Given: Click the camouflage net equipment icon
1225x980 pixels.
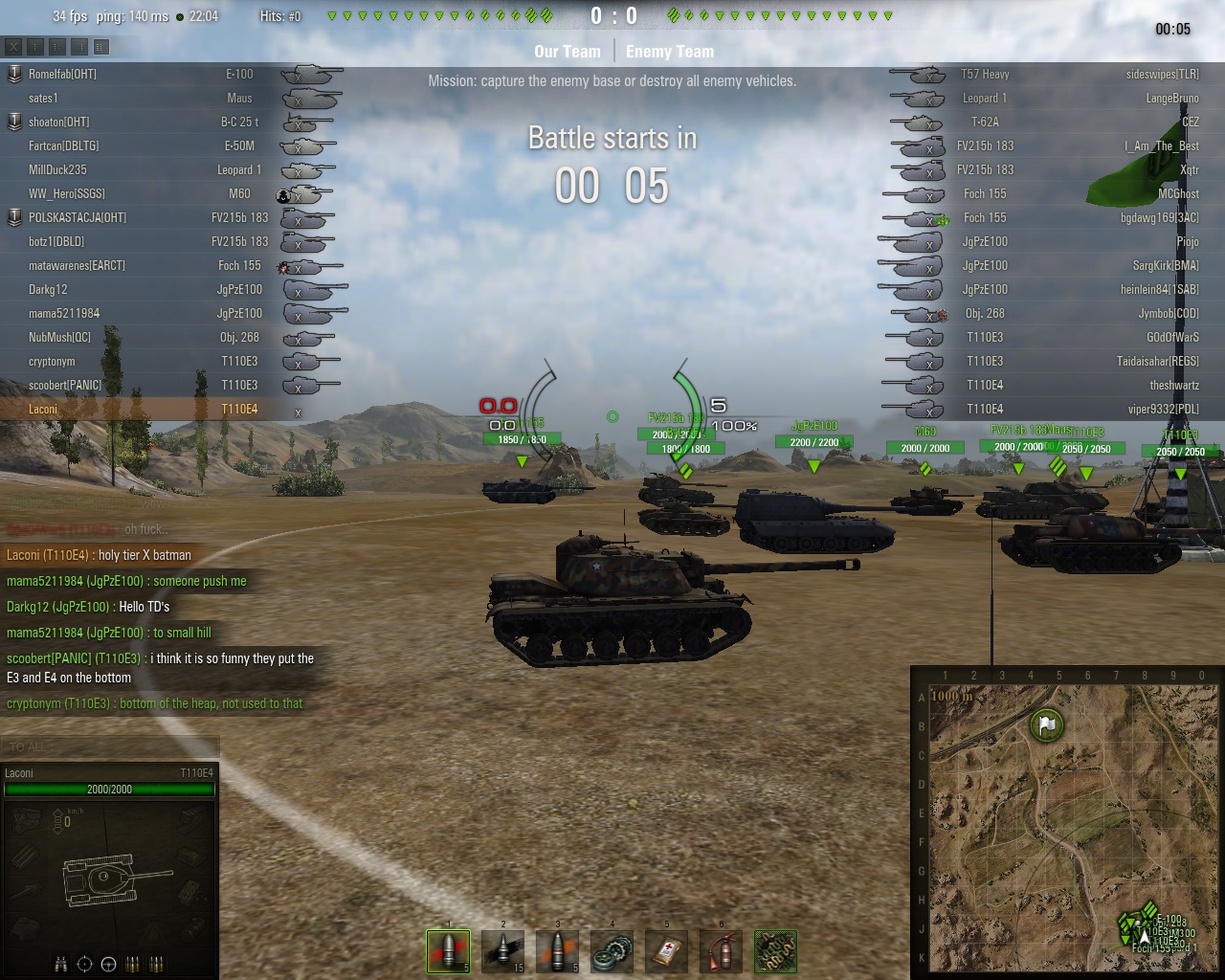Looking at the screenshot, I should click(775, 951).
